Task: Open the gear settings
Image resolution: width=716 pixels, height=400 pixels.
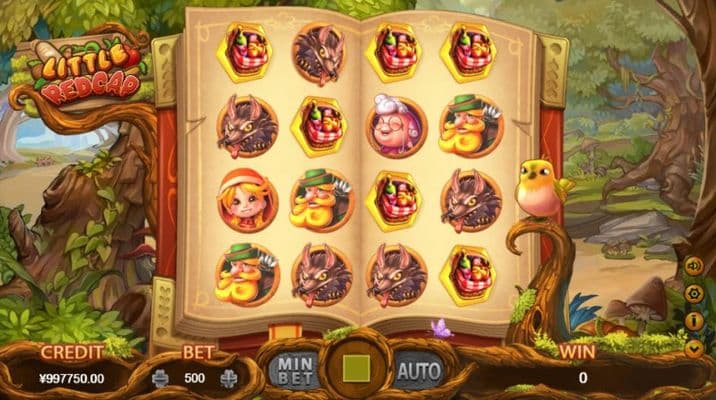Action: pos(692,293)
